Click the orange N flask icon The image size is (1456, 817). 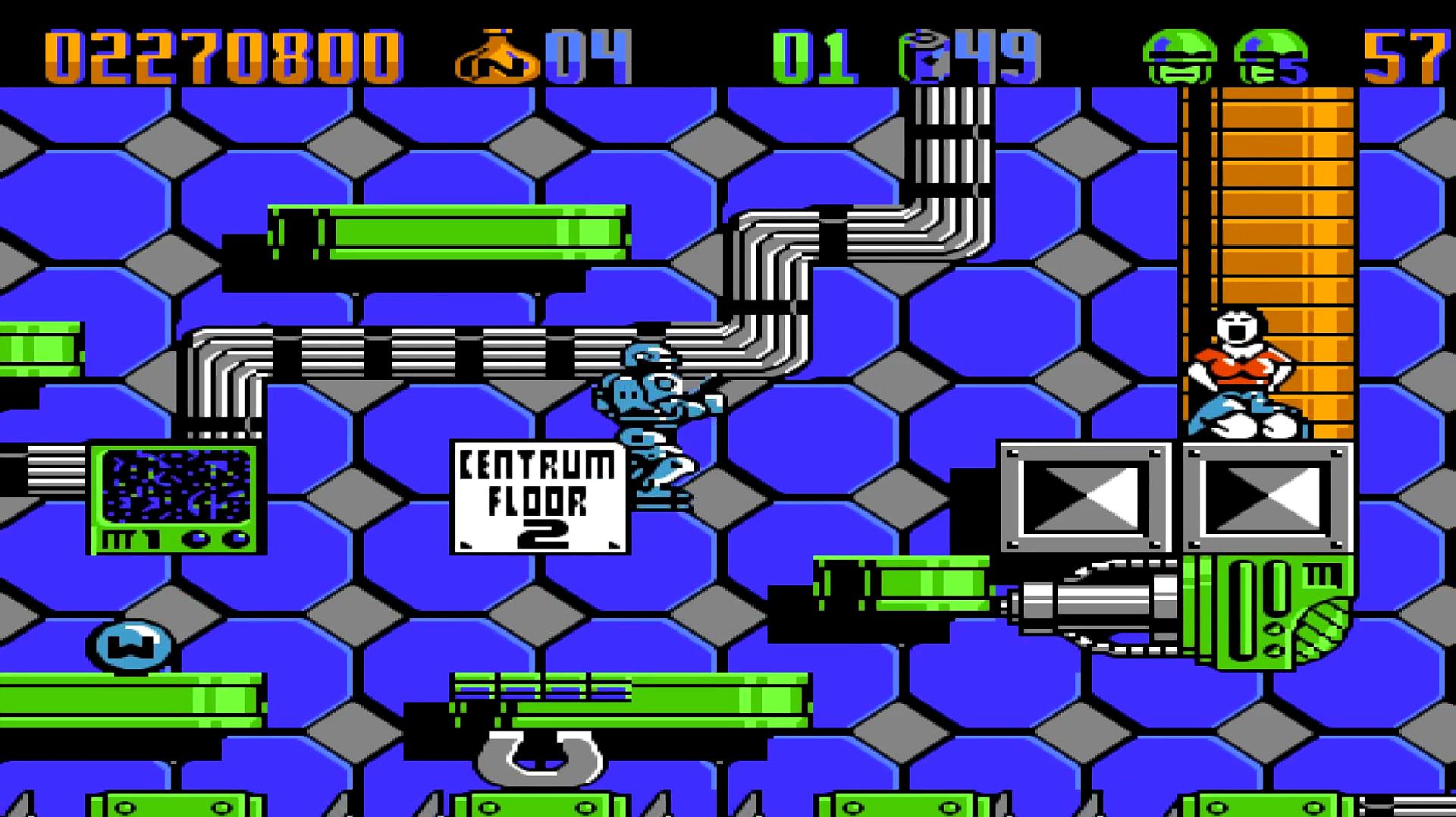point(497,57)
